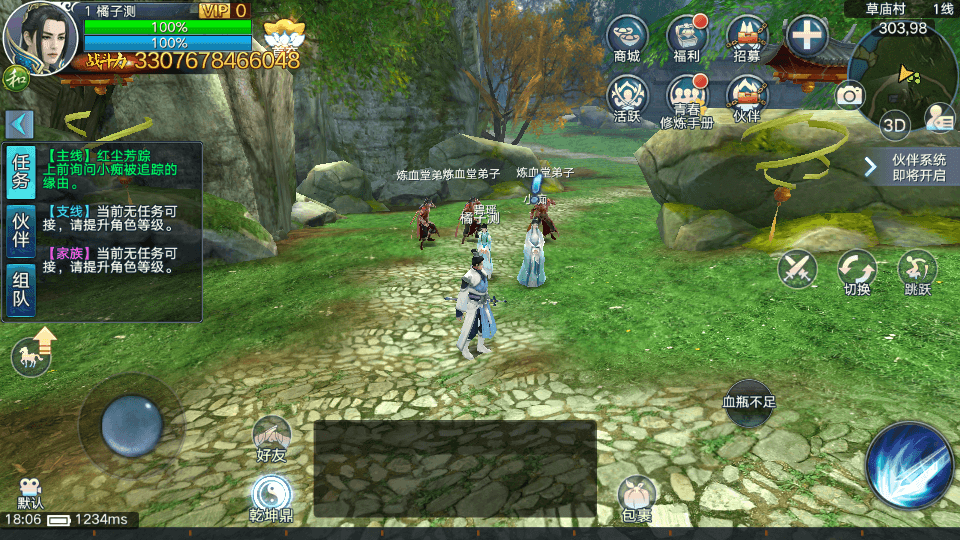Screen dimensions: 960x540
Task: Open the 修炼手册 training manual
Action: pos(687,97)
